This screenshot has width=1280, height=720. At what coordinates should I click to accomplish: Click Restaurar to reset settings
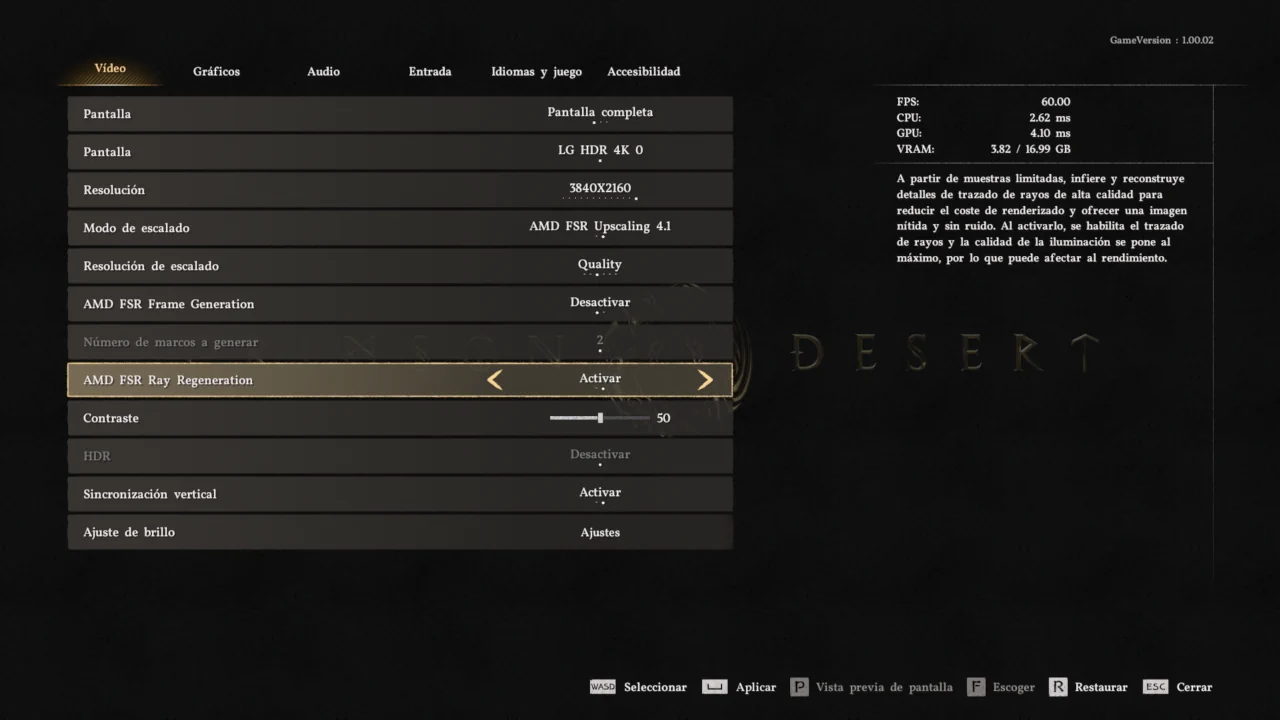[1101, 687]
